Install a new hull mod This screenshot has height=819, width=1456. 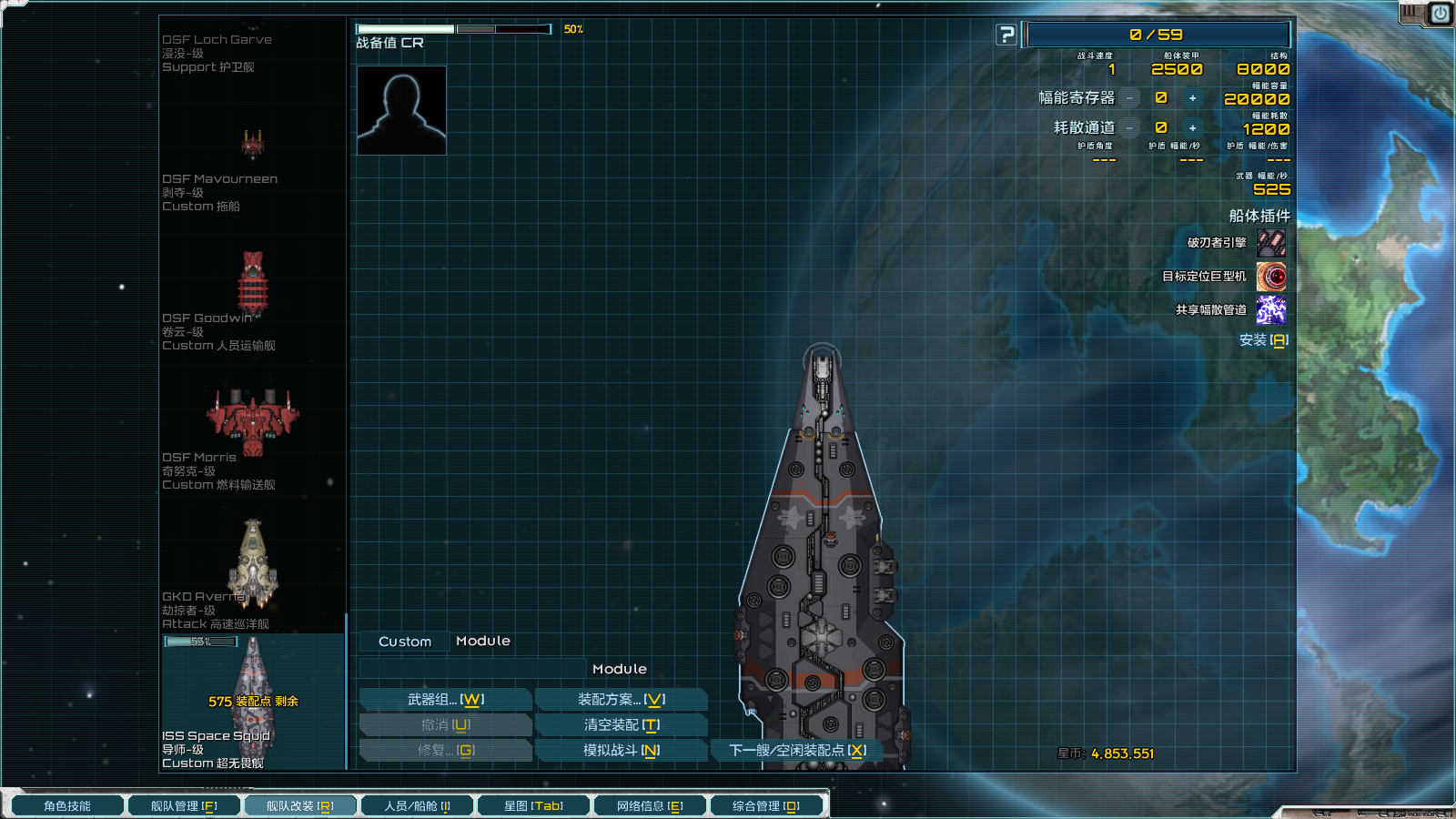coord(1263,340)
